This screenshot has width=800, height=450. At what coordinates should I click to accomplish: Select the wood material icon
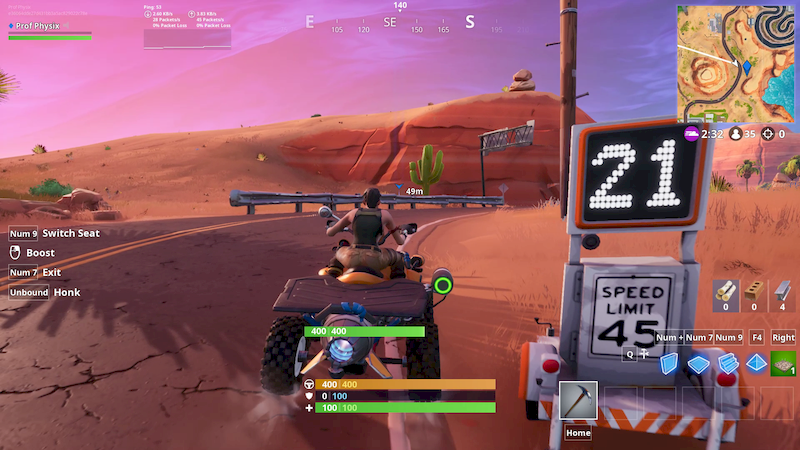[725, 293]
